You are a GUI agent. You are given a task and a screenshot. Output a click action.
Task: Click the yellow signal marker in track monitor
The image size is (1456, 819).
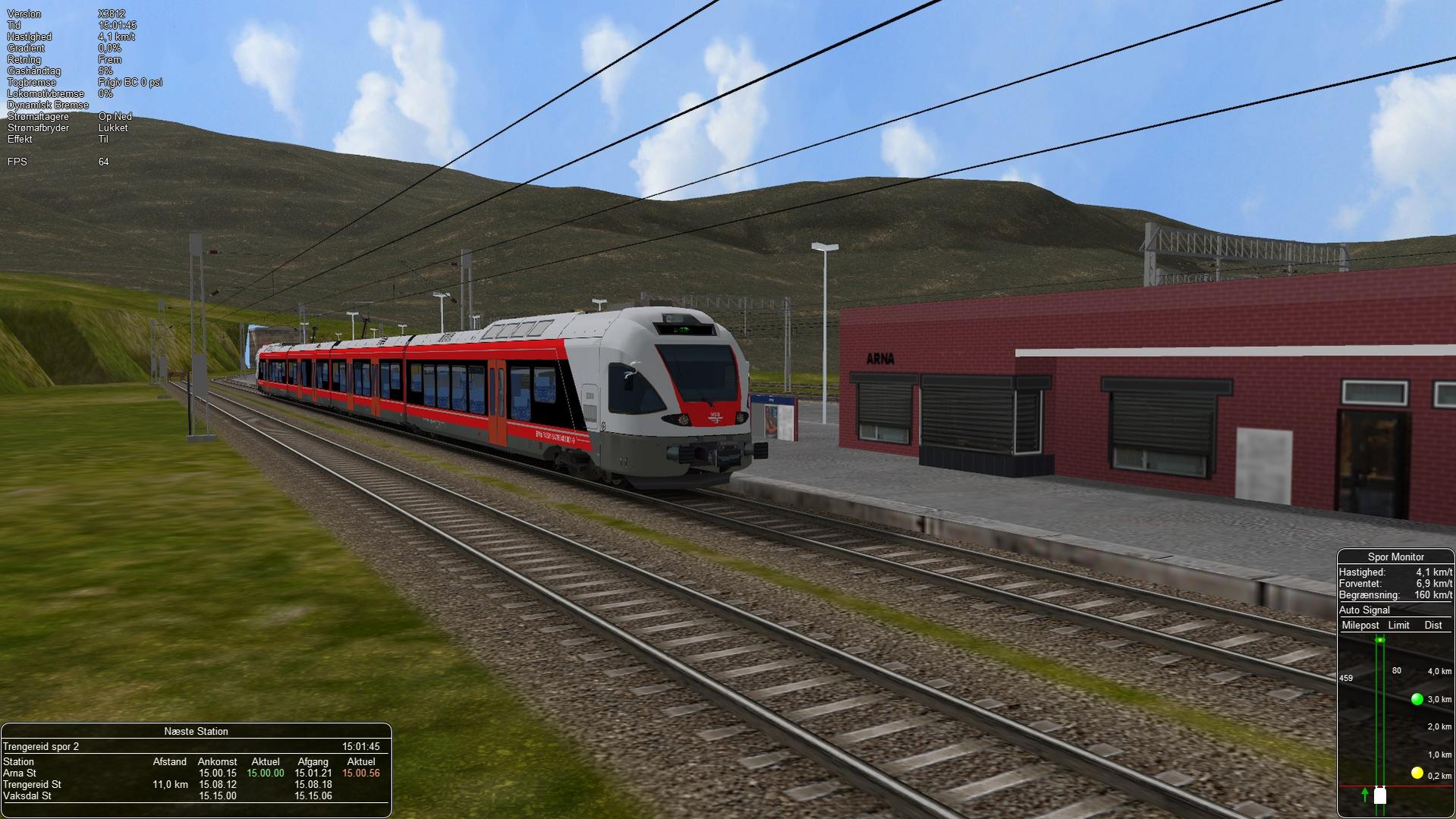[x=1417, y=773]
